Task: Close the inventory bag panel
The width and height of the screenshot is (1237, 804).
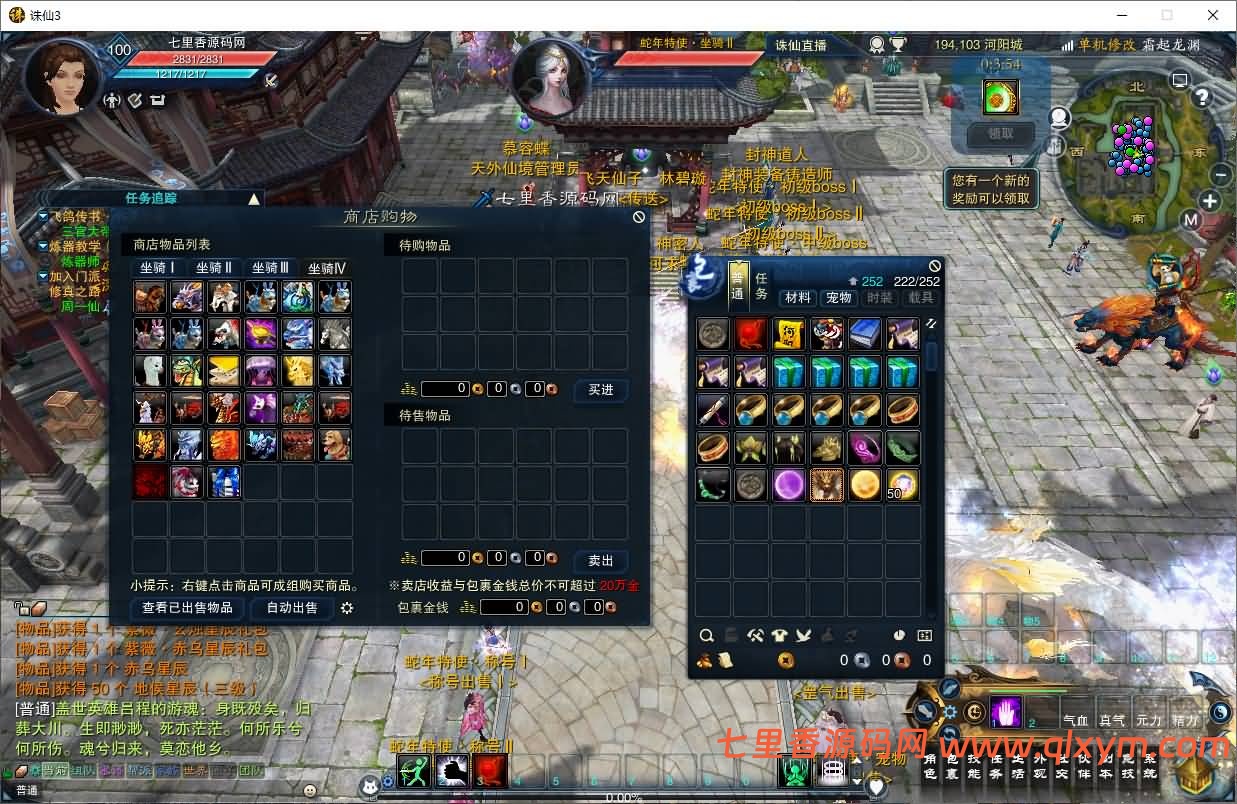Action: [934, 266]
